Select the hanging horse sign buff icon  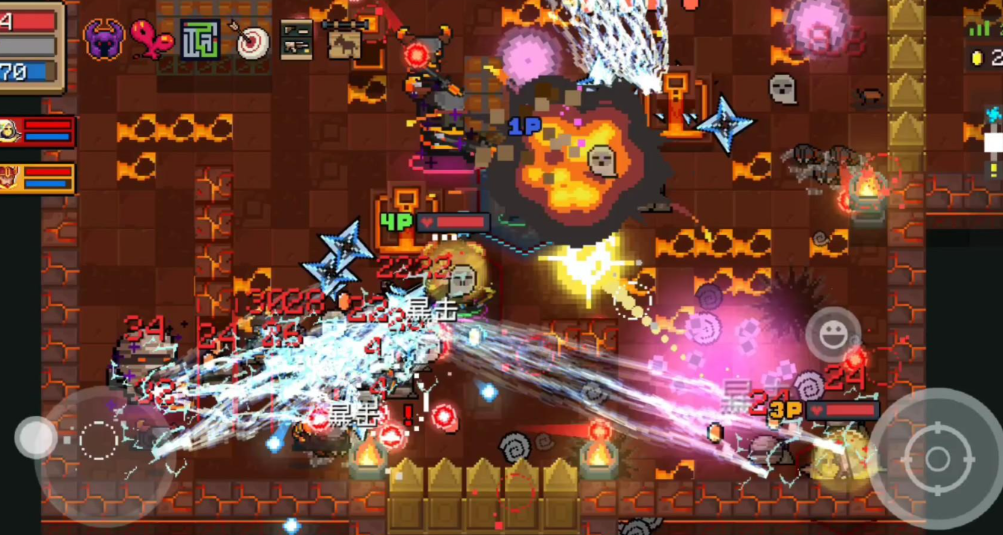(344, 39)
